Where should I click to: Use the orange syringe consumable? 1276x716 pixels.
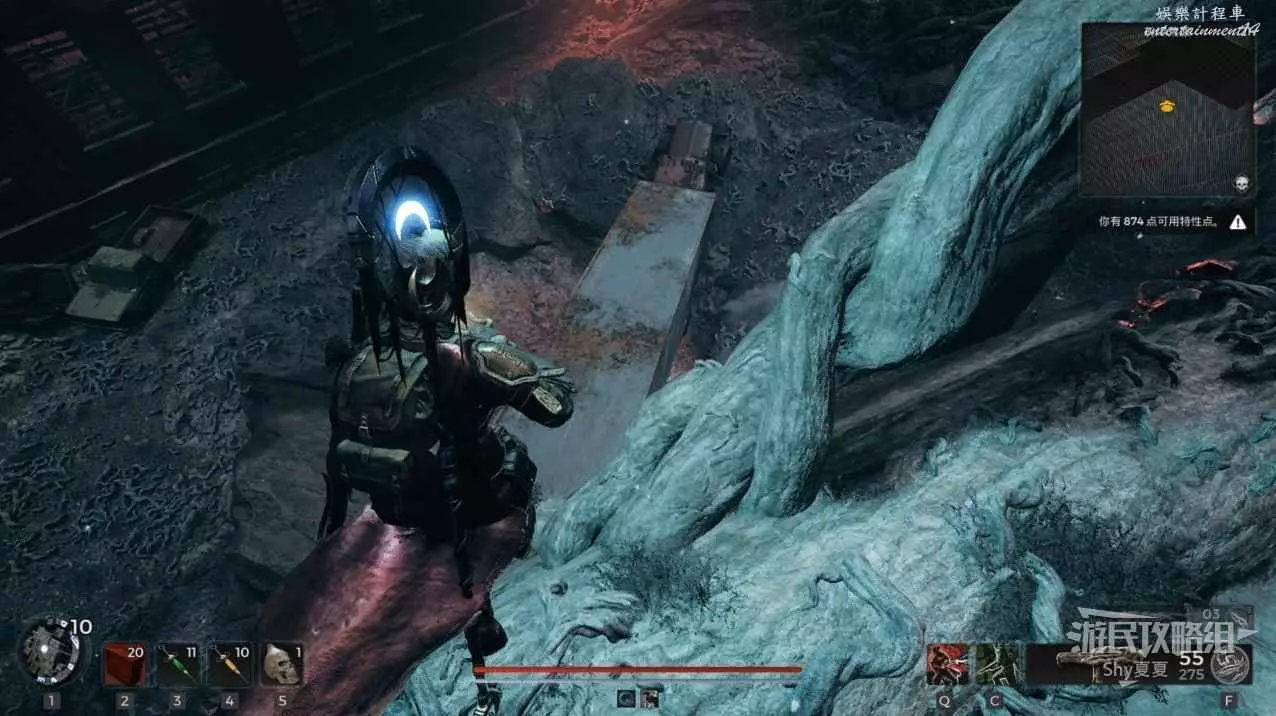(x=229, y=663)
